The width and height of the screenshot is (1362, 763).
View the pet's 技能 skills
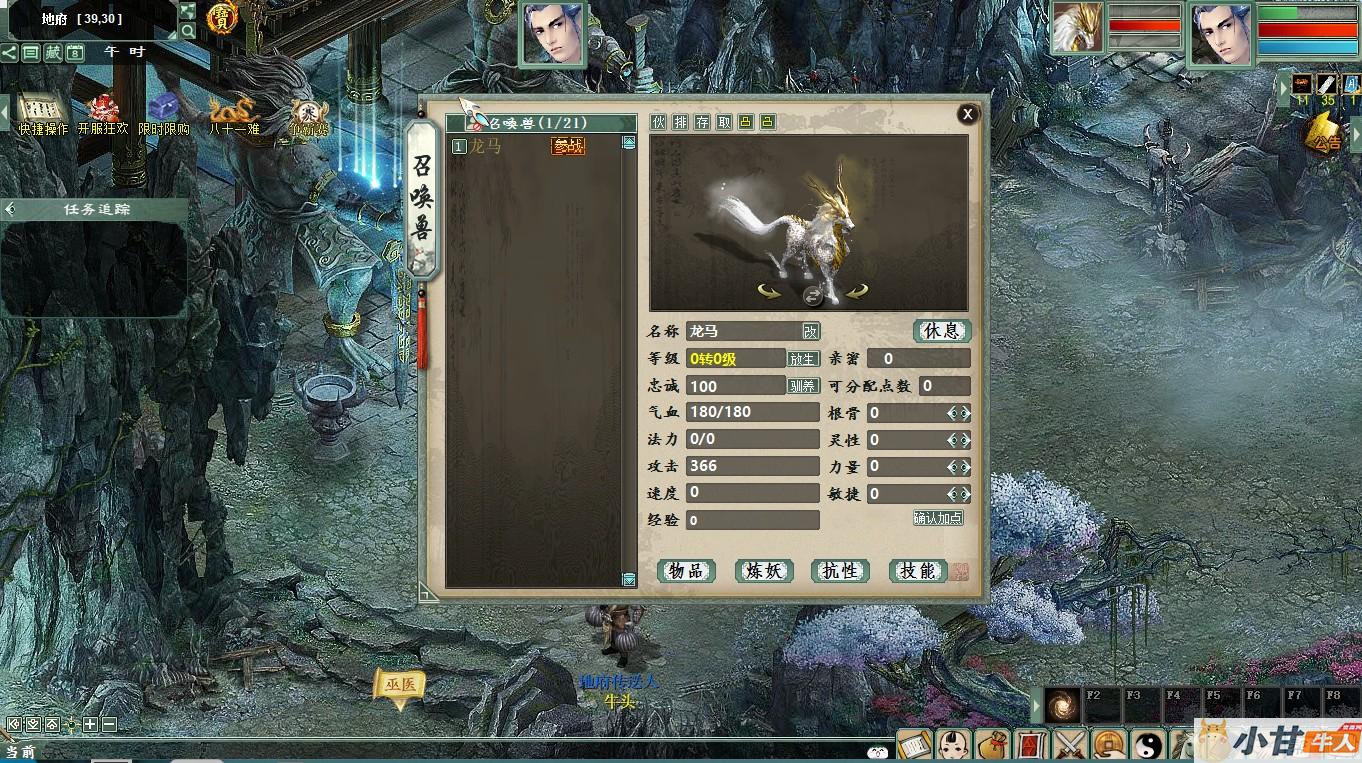917,571
